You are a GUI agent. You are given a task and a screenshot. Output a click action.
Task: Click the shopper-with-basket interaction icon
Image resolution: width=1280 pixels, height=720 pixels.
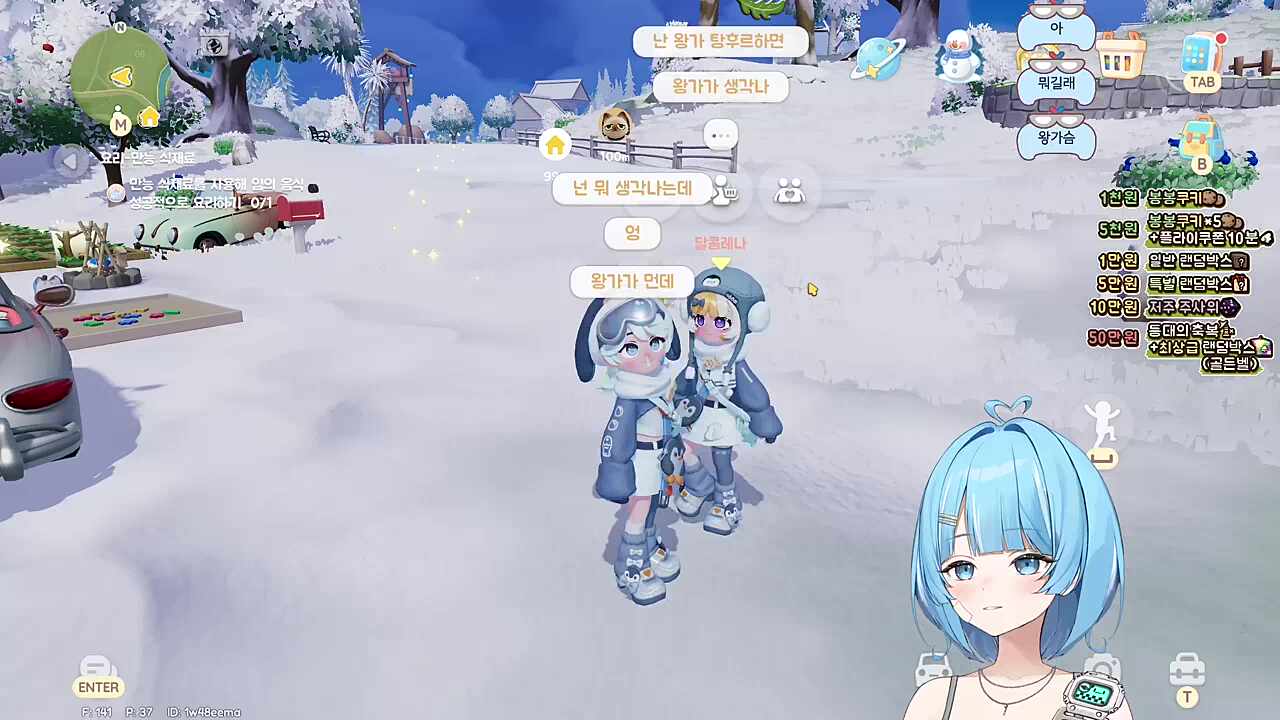(722, 190)
